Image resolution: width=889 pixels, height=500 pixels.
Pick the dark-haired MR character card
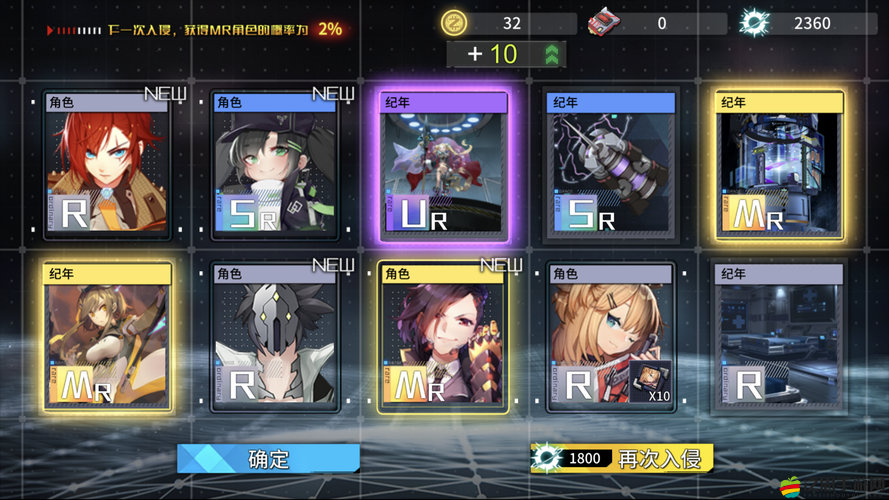click(x=445, y=337)
